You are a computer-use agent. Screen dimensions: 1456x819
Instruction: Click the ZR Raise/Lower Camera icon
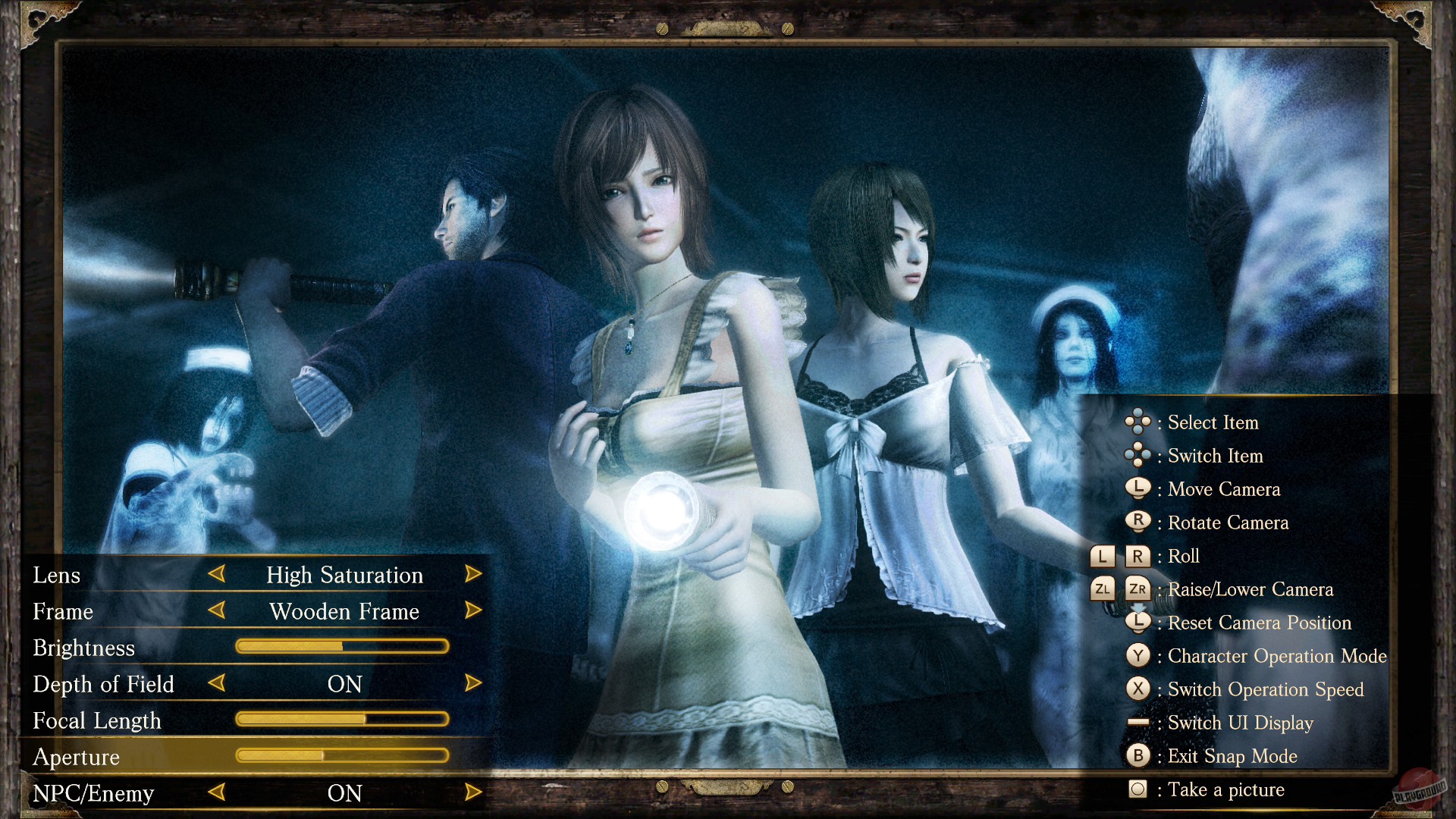coord(1137,589)
